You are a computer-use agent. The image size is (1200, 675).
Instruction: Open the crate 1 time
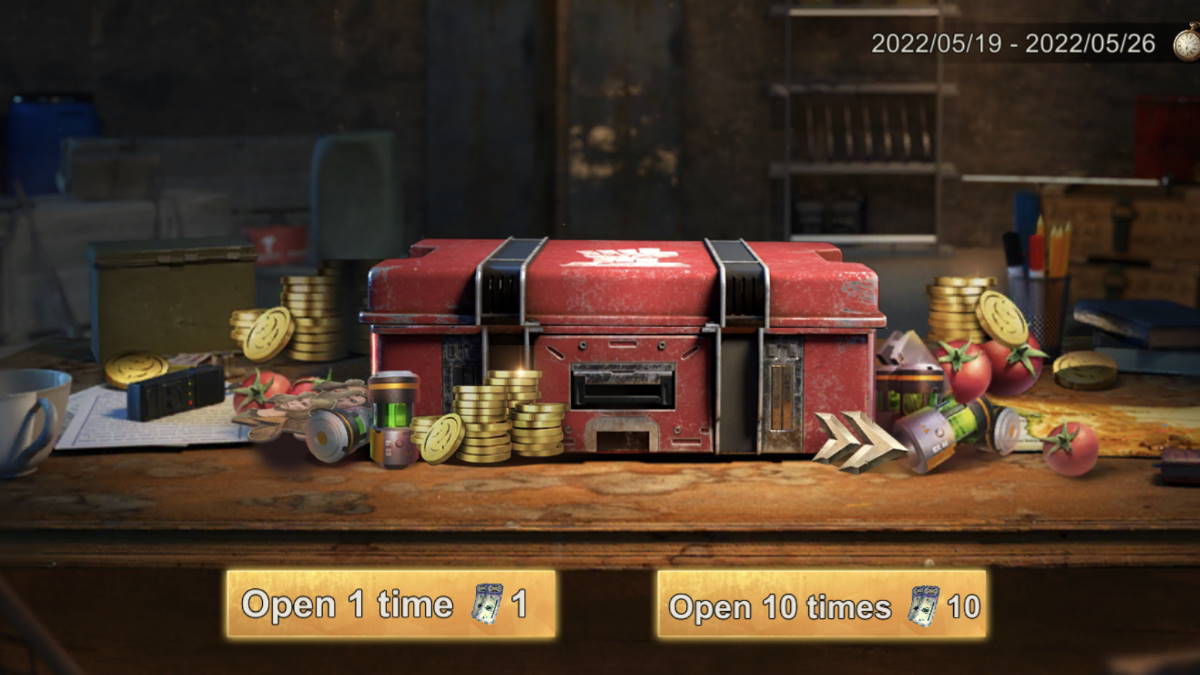pyautogui.click(x=390, y=604)
